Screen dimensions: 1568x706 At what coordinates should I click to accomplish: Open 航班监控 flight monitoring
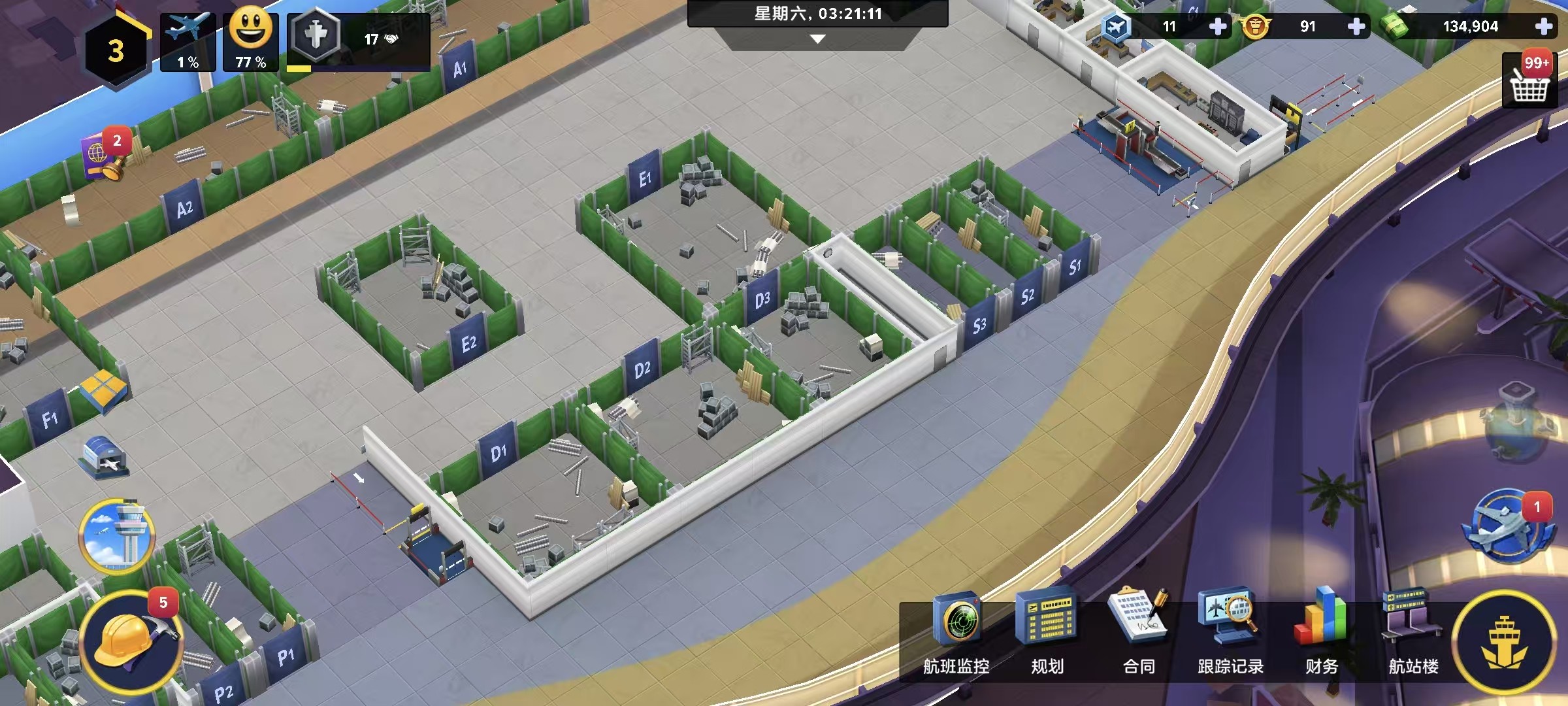[956, 633]
